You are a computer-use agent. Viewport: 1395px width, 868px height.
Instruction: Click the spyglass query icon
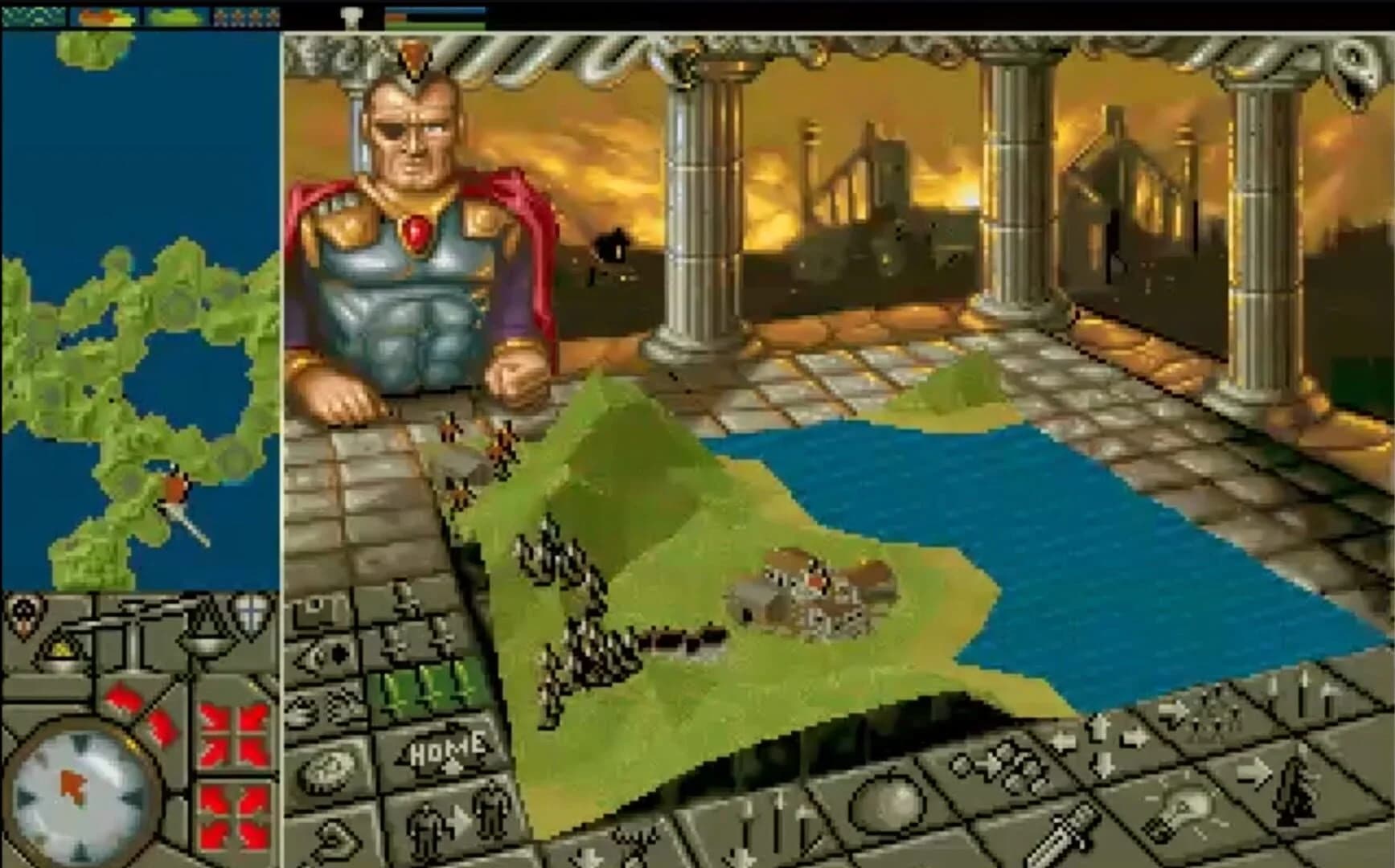[320, 653]
